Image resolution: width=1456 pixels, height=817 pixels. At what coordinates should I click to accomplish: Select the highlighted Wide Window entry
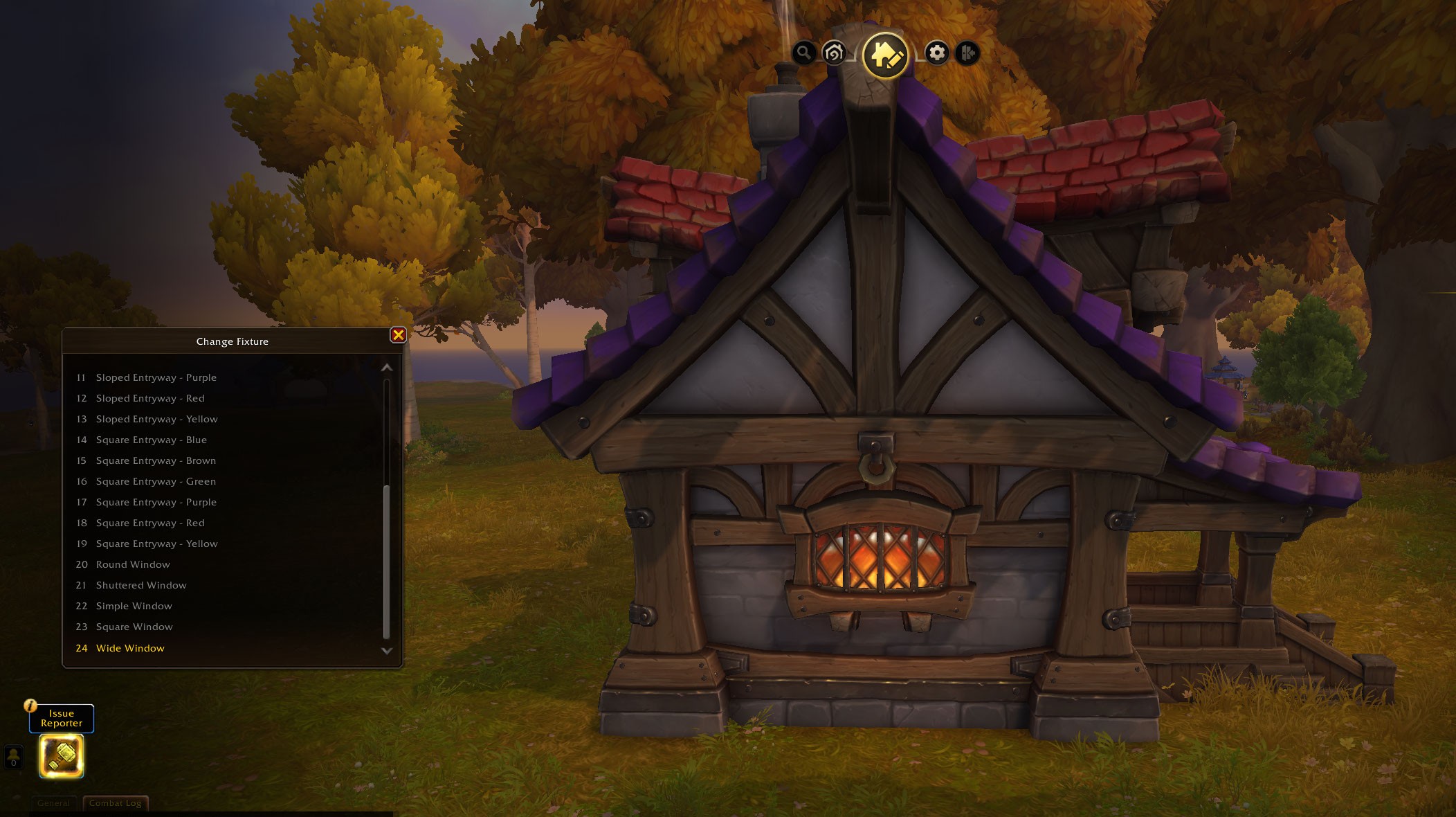click(130, 648)
